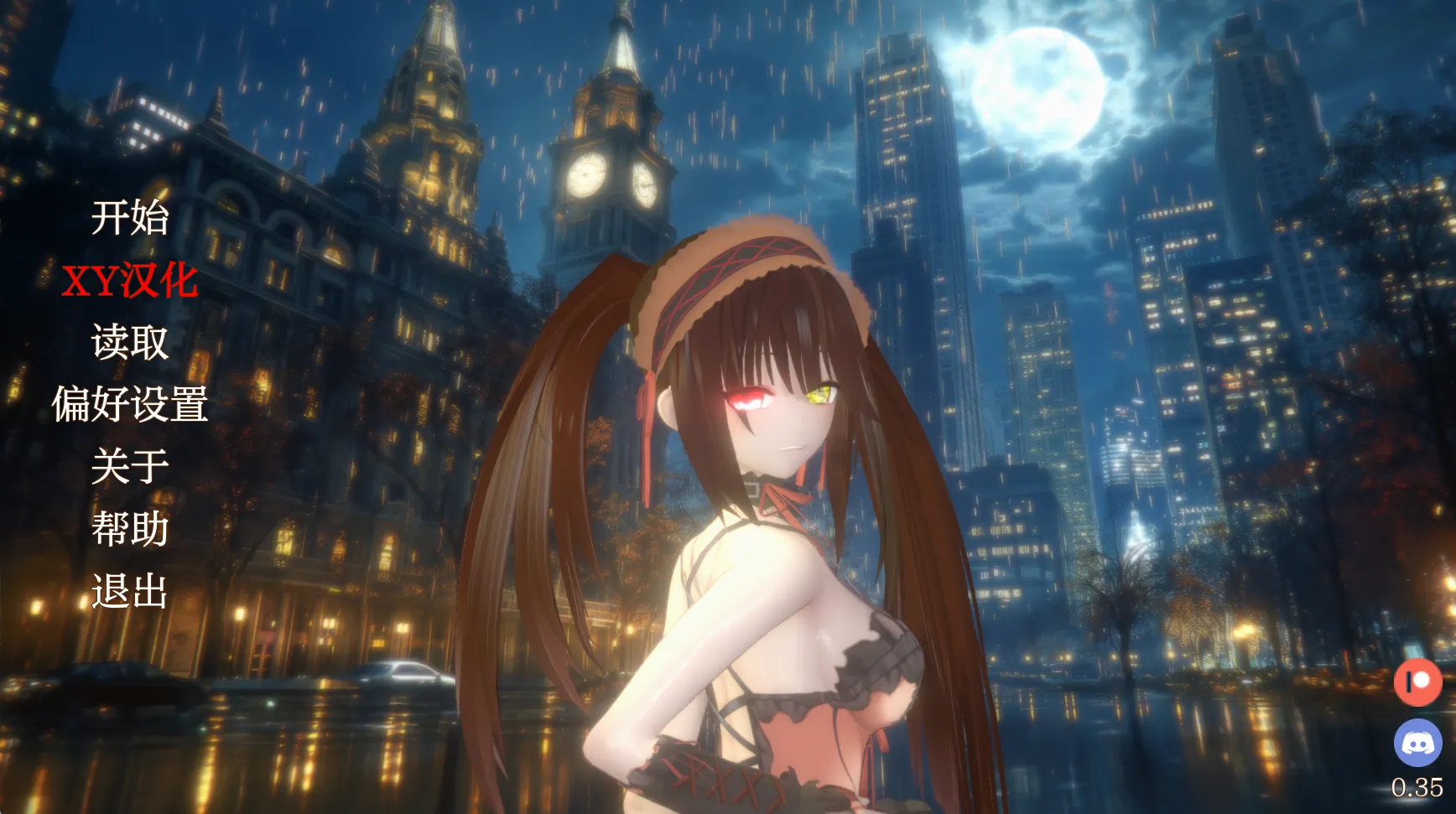Select the 开始 menu entry to start
Viewport: 1456px width, 814px height.
click(132, 220)
